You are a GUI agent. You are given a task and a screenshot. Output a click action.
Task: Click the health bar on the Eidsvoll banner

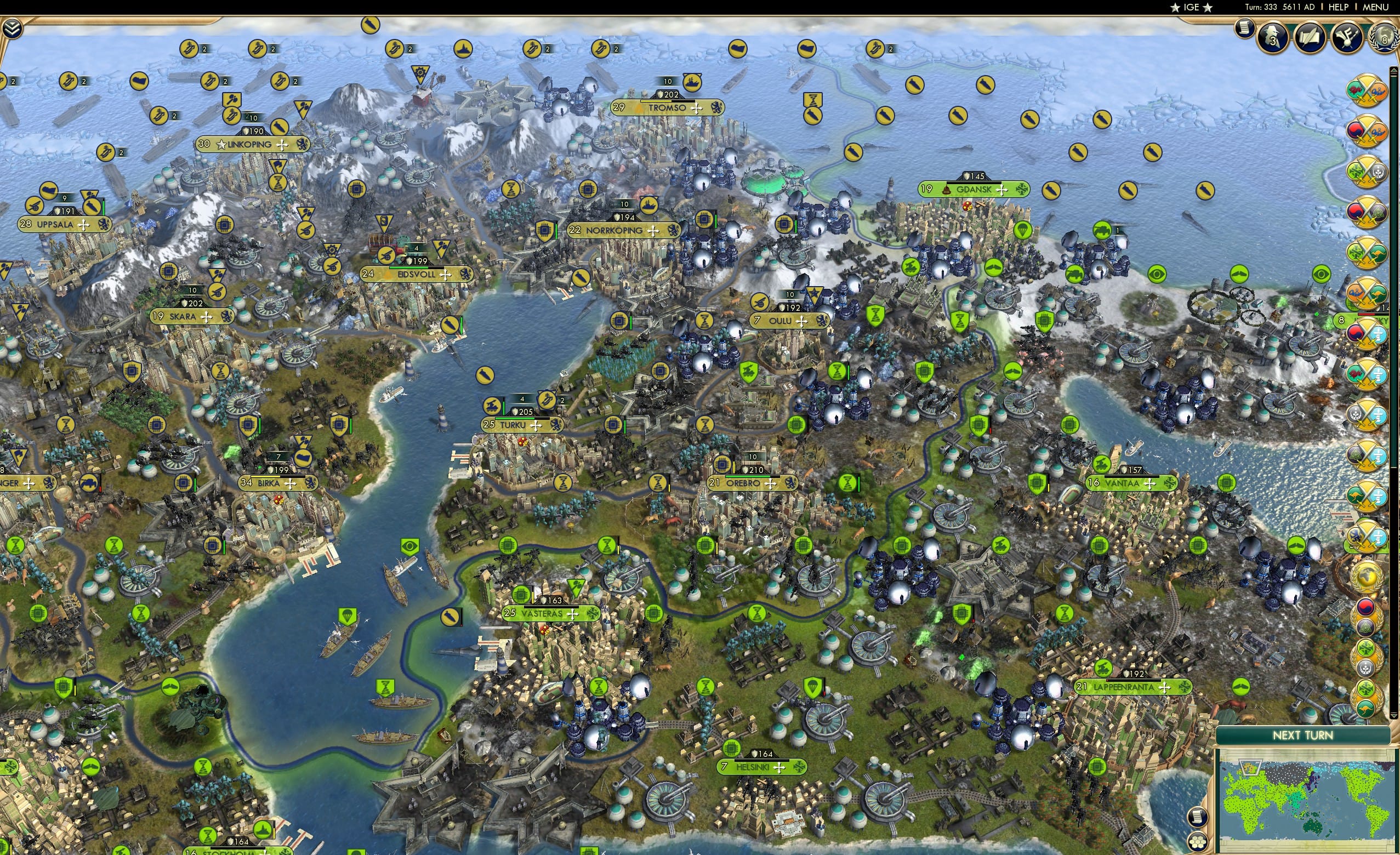(x=417, y=268)
